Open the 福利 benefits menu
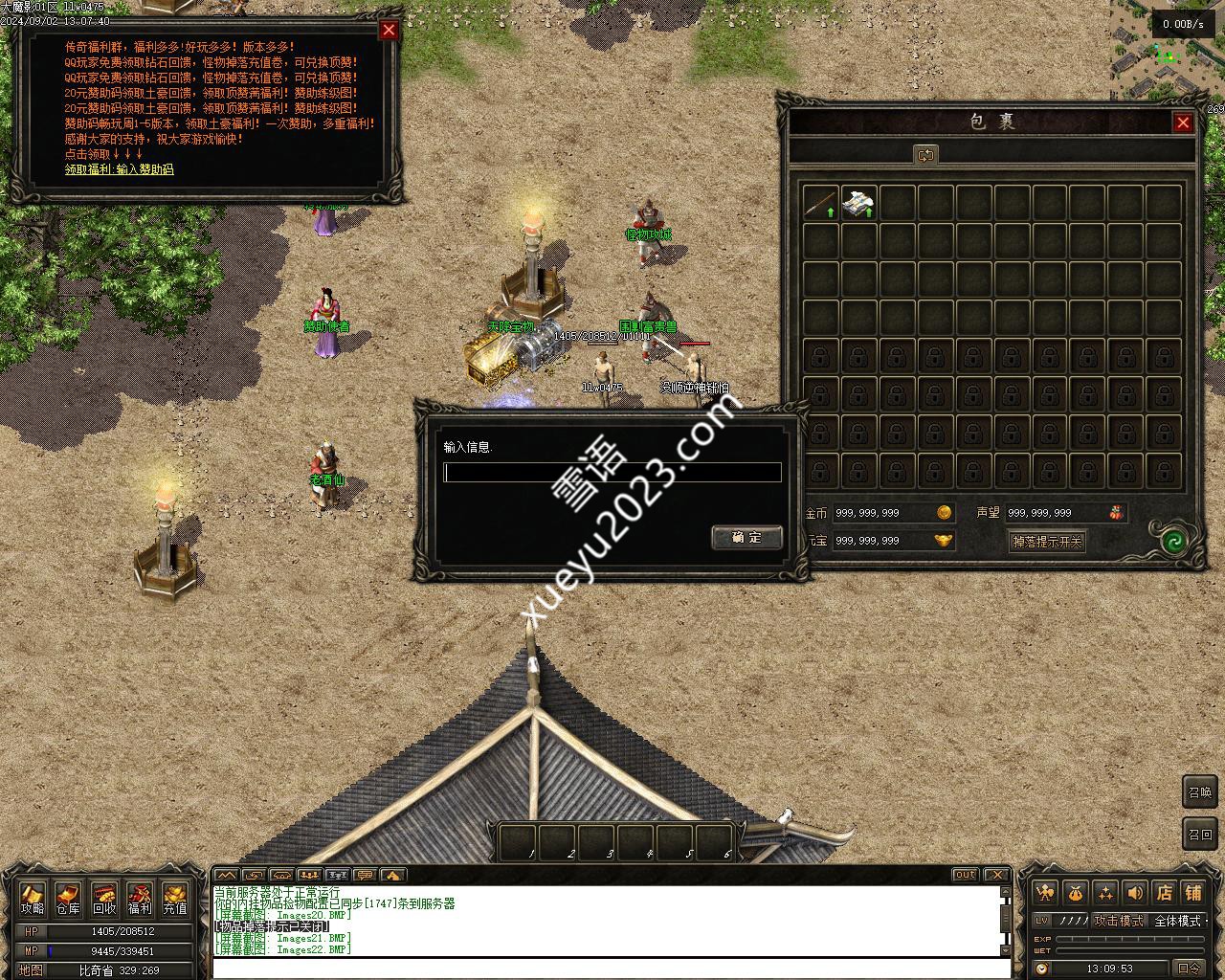Image resolution: width=1225 pixels, height=980 pixels. 140,900
